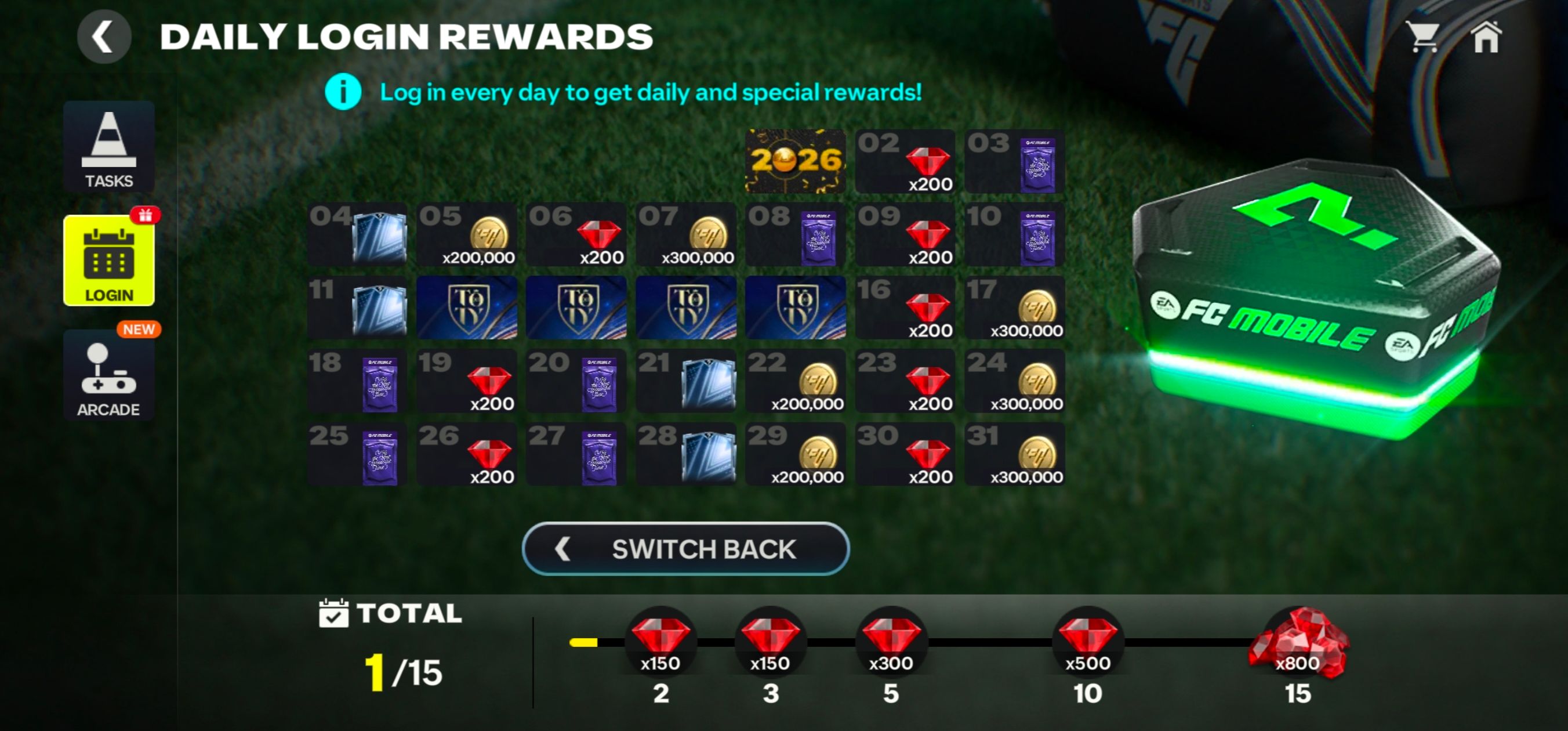The image size is (1568, 731).
Task: Select the Login calendar tab
Action: point(109,260)
